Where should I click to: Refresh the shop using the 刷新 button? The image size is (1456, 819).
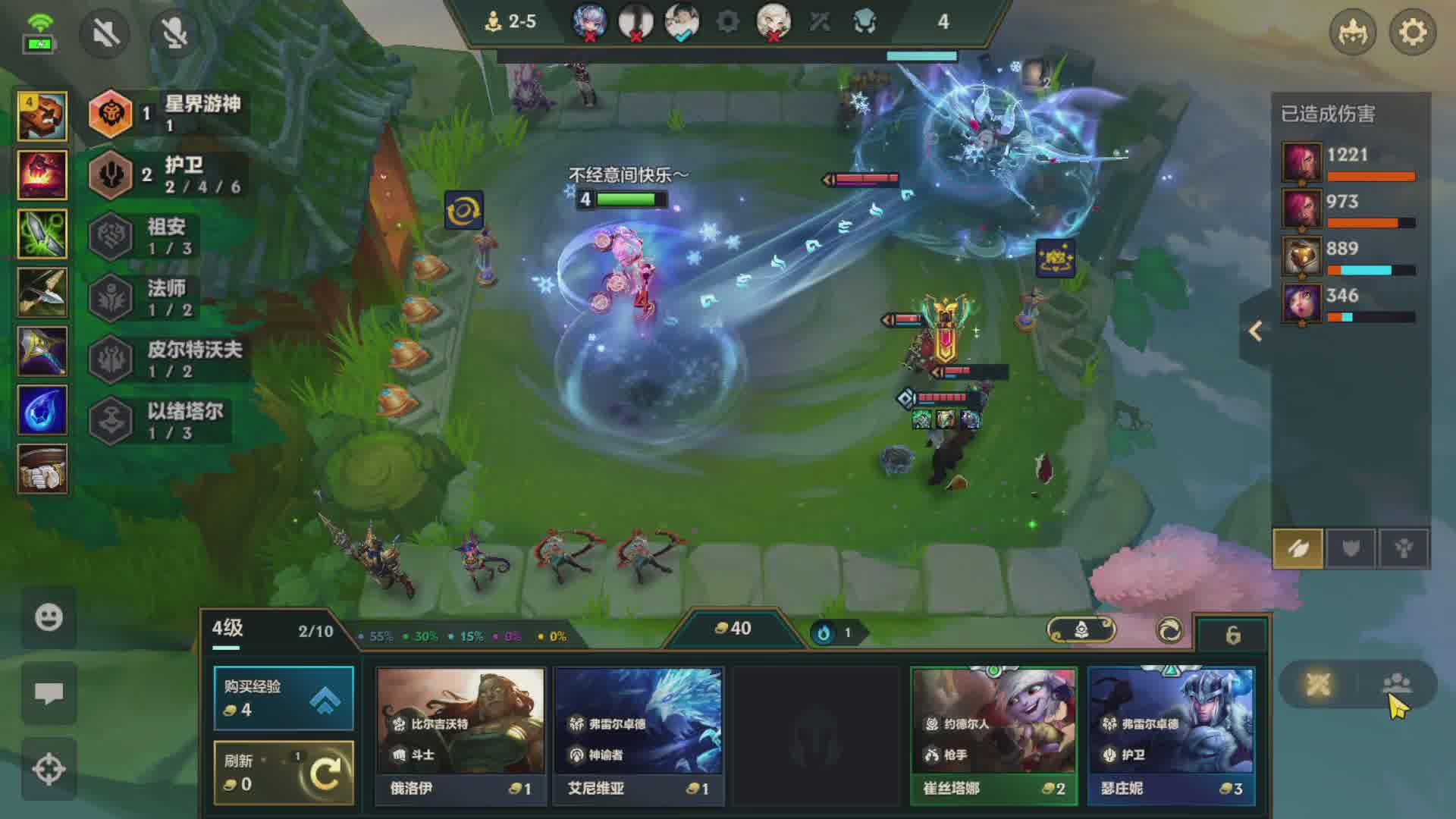click(284, 772)
